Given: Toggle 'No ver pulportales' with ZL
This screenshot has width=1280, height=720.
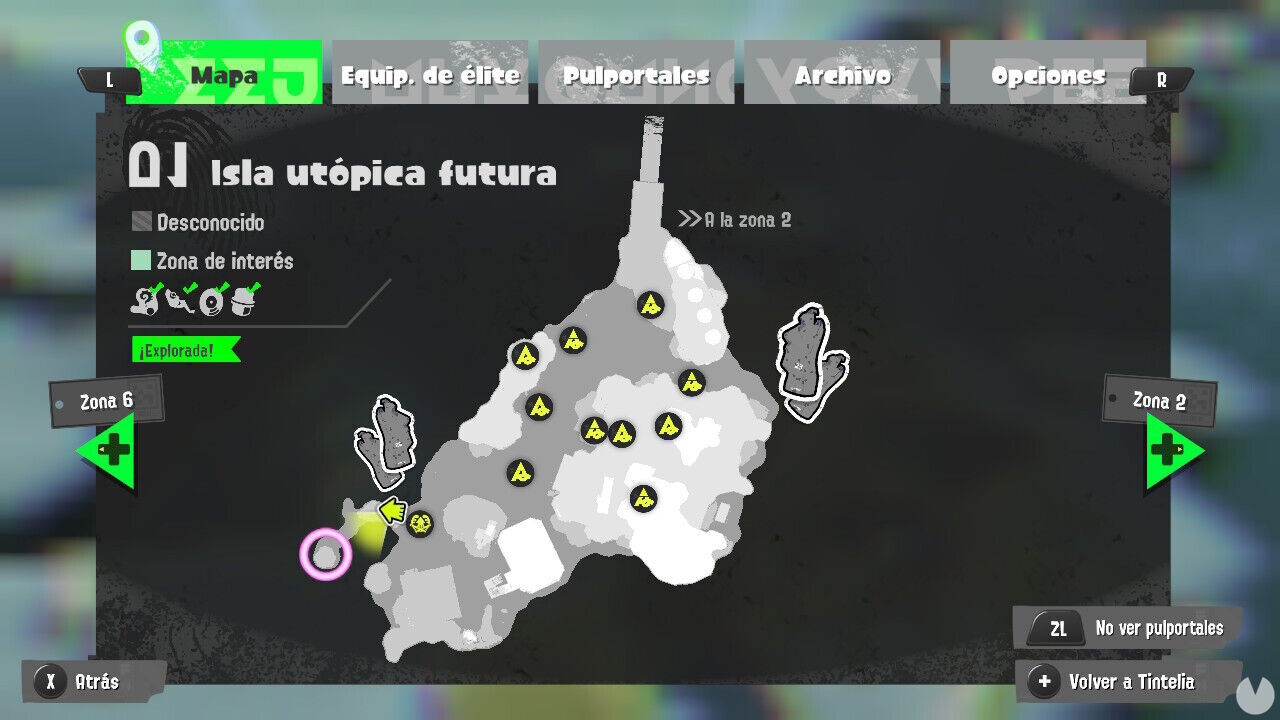Looking at the screenshot, I should pyautogui.click(x=1126, y=628).
